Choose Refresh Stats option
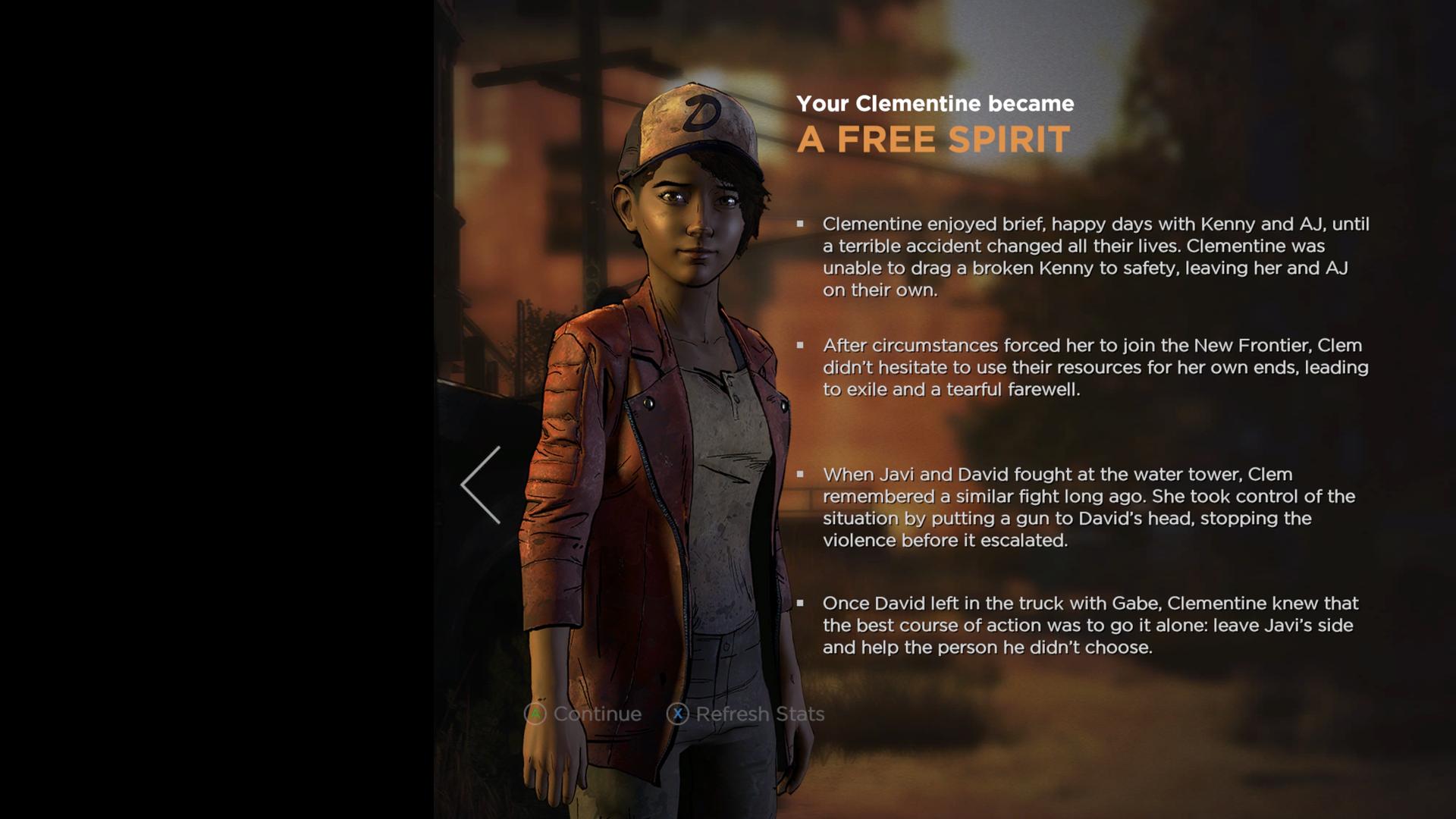Viewport: 1456px width, 819px height. 745,714
